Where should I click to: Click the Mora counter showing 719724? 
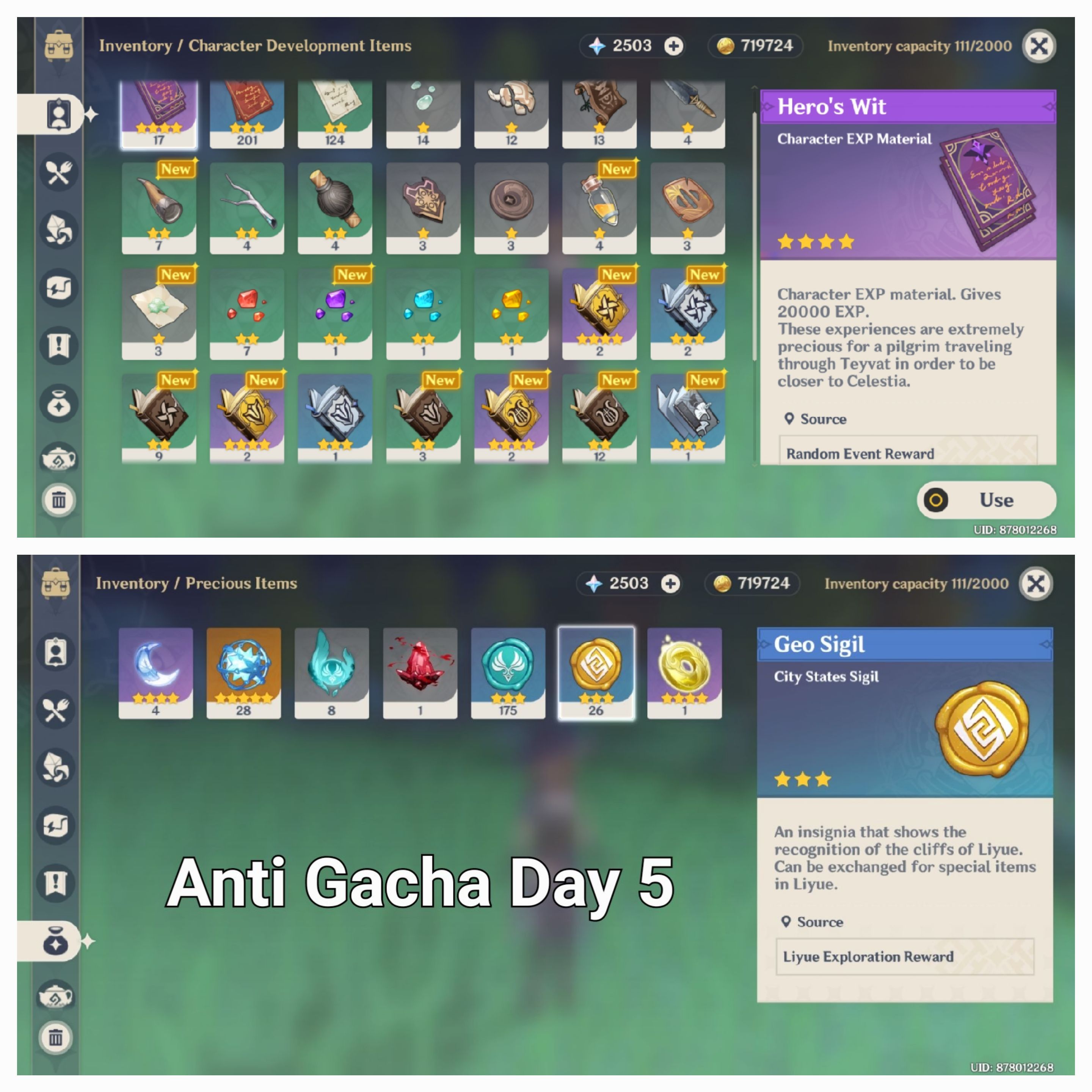click(x=755, y=46)
